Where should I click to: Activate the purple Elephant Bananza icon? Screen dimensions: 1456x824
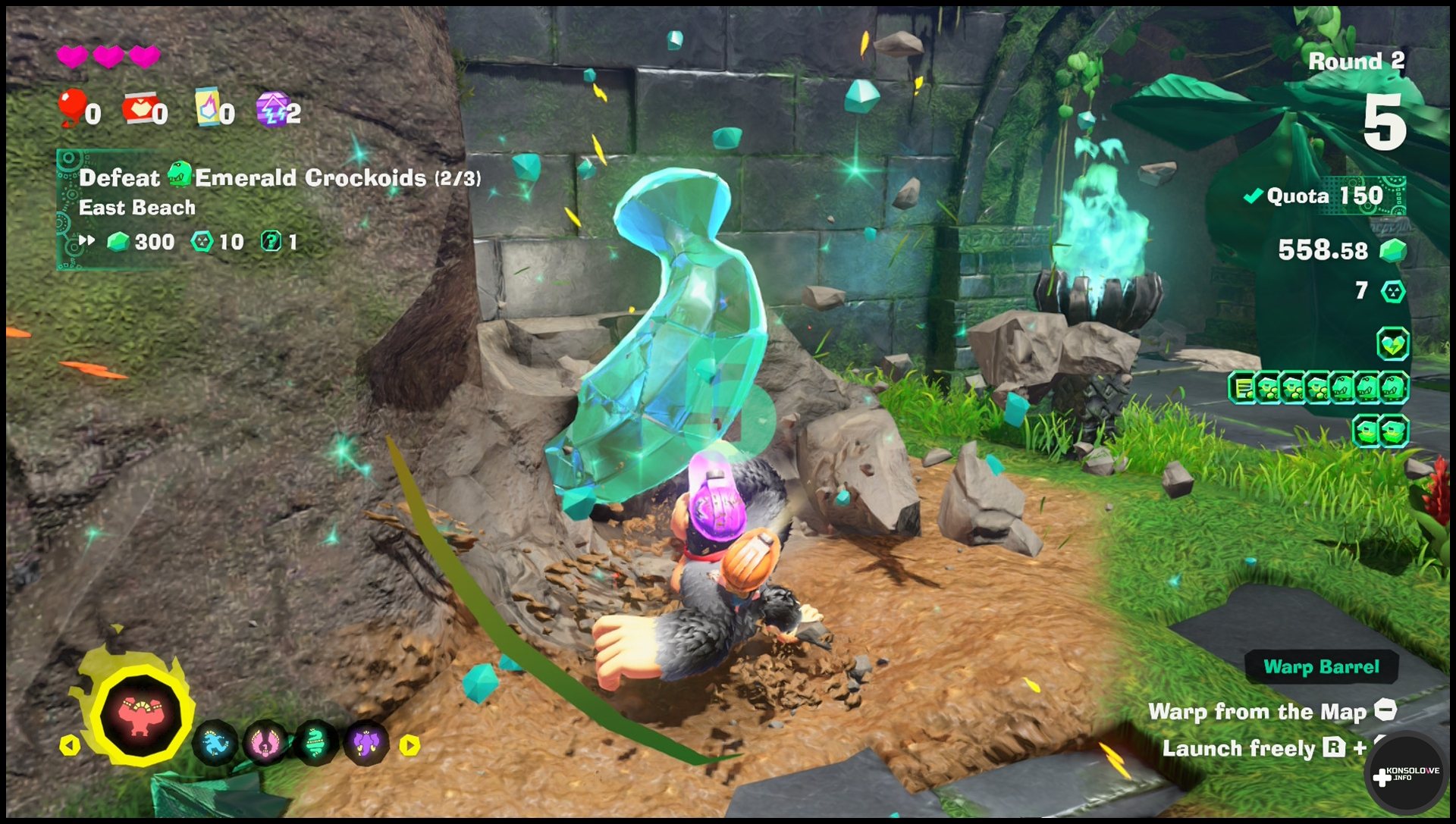point(366,743)
